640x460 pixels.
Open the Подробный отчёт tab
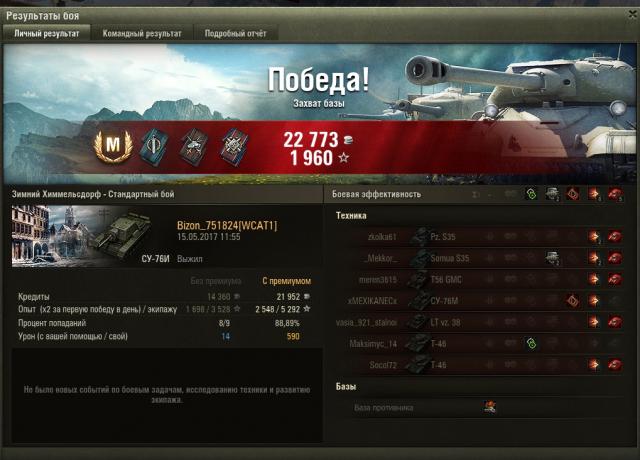235,33
